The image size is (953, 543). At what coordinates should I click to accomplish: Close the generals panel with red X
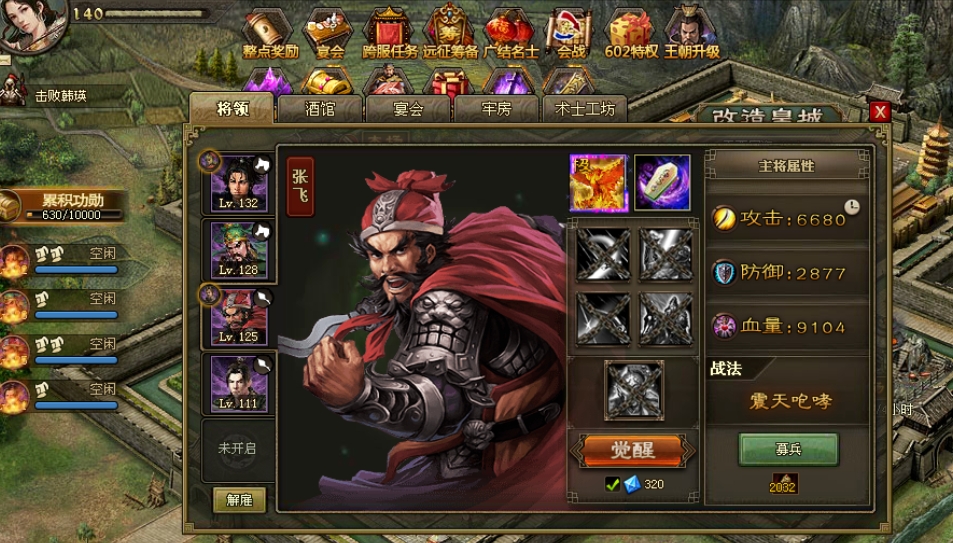coord(880,112)
